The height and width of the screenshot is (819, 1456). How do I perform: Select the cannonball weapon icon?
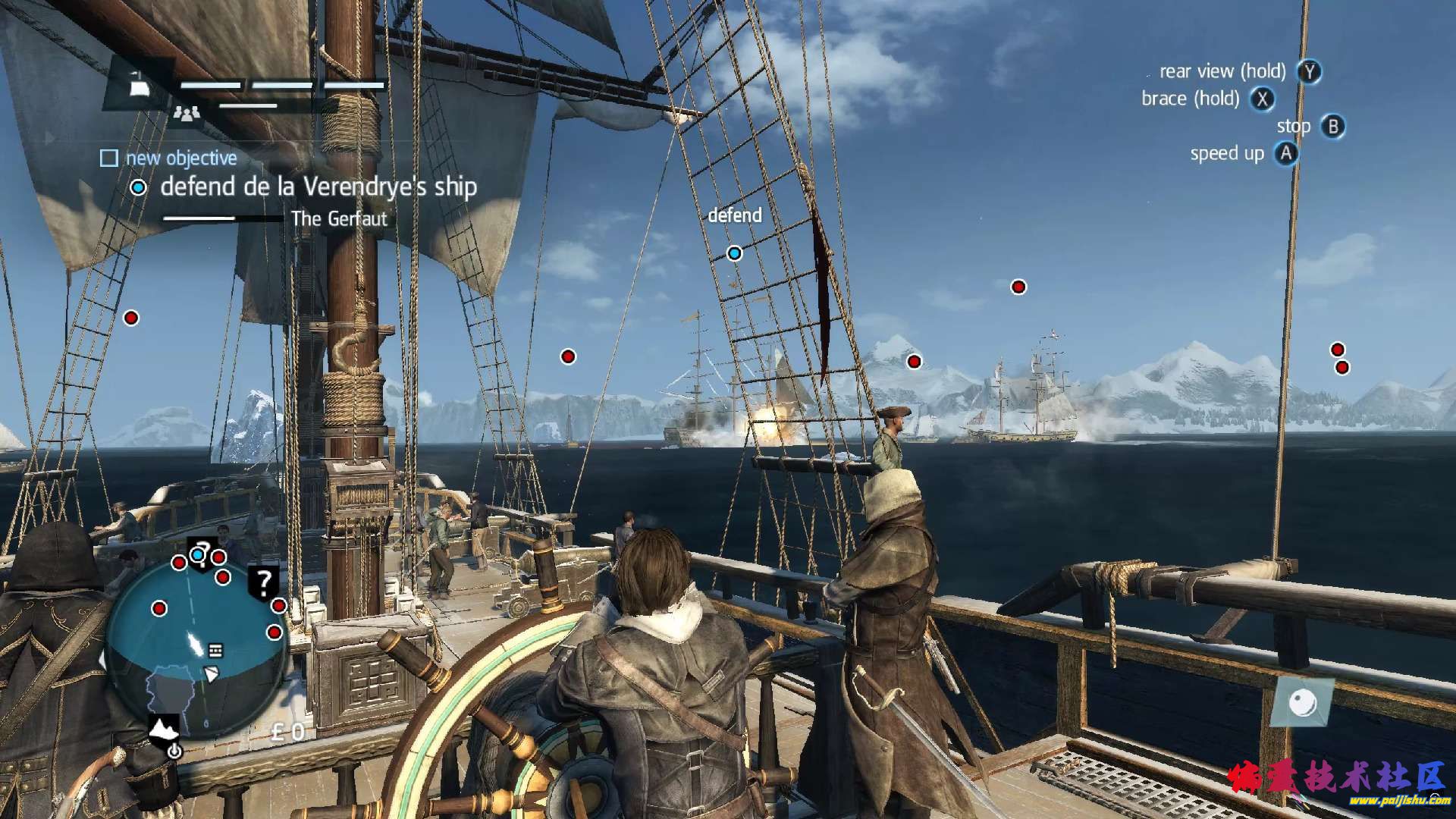pyautogui.click(x=1303, y=703)
